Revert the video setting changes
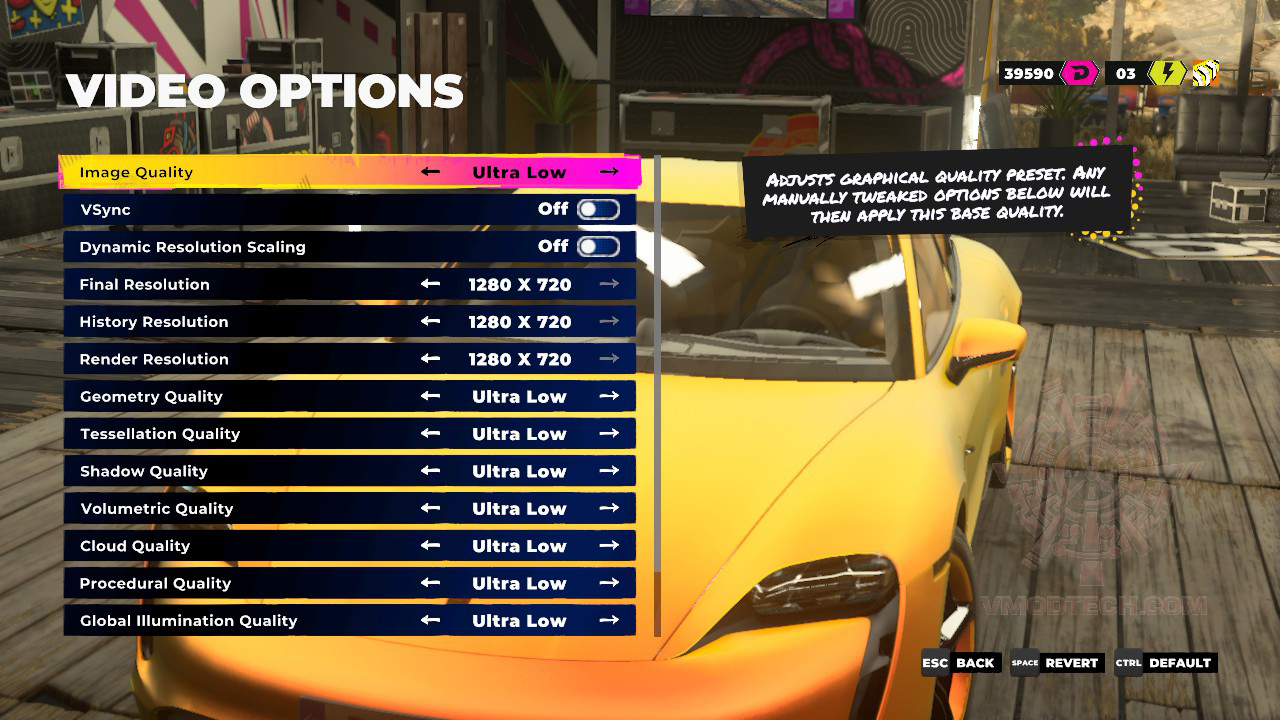This screenshot has width=1280, height=720. [1057, 663]
